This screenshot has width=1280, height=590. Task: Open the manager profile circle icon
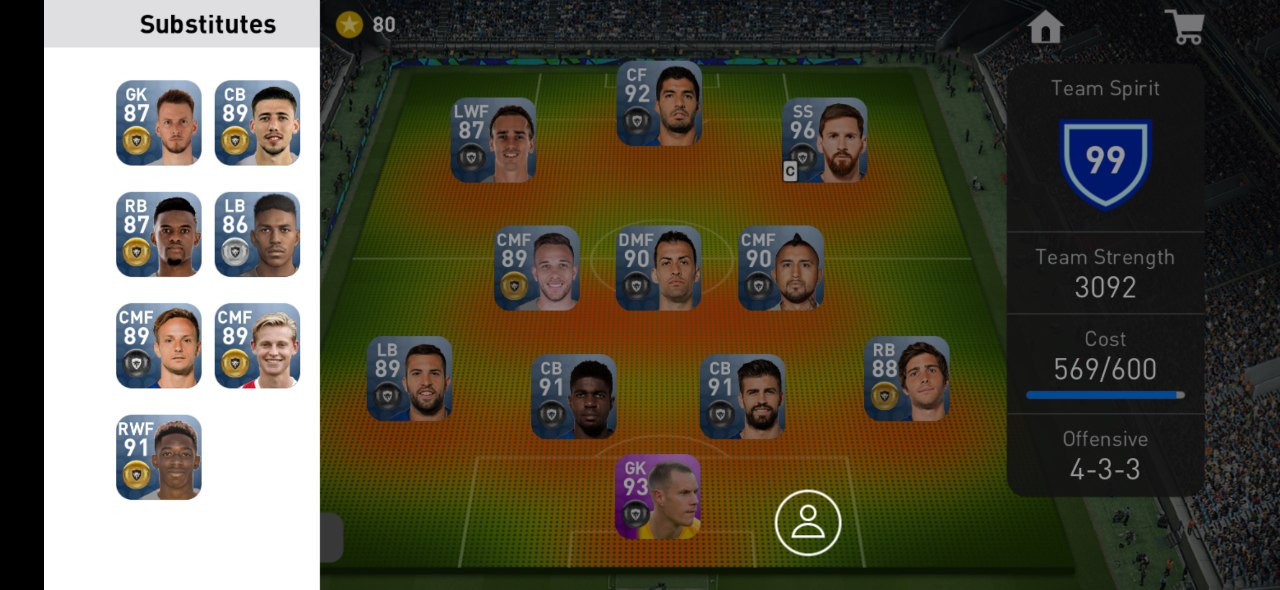[808, 522]
